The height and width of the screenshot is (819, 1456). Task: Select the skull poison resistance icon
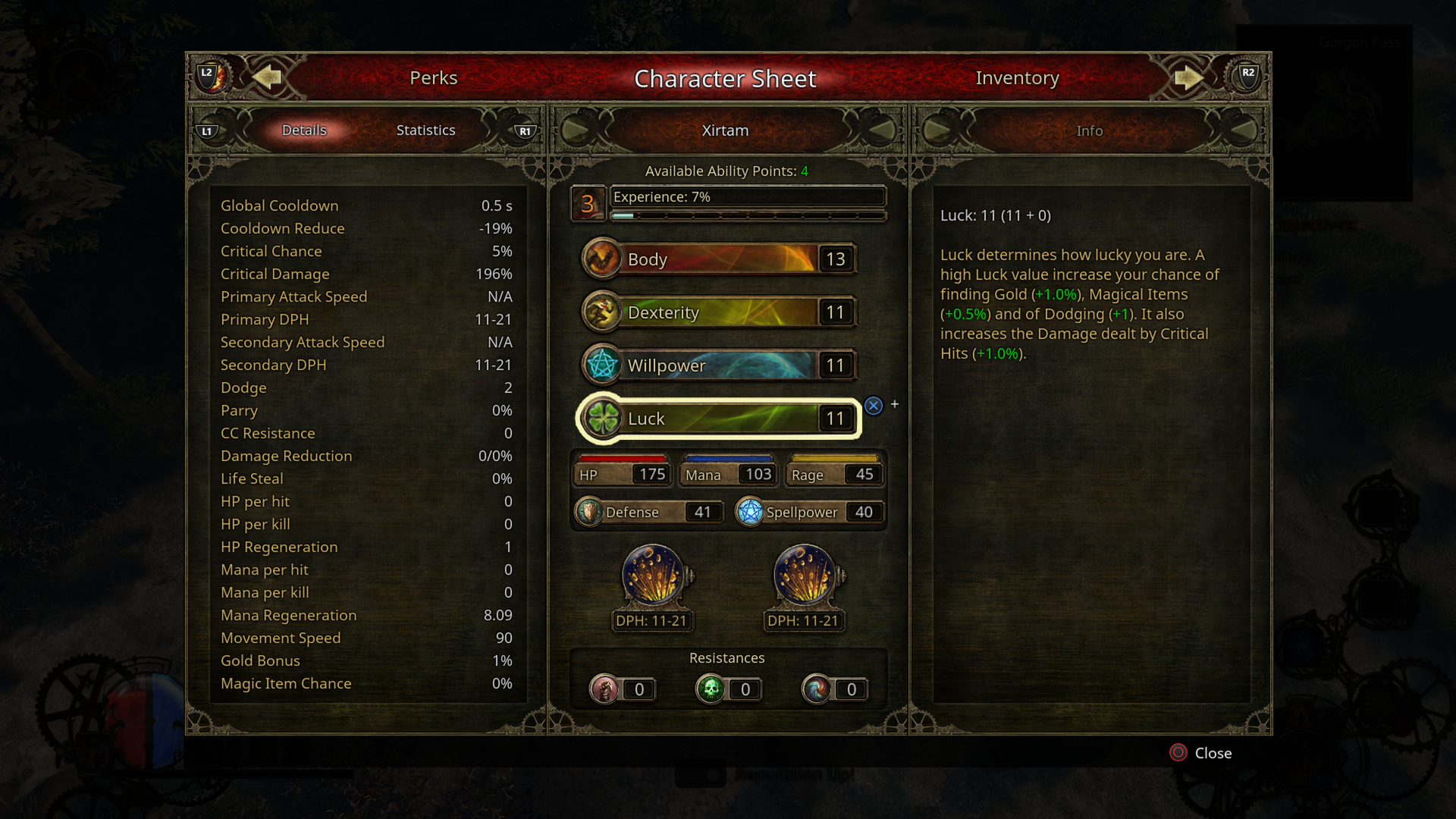click(711, 689)
